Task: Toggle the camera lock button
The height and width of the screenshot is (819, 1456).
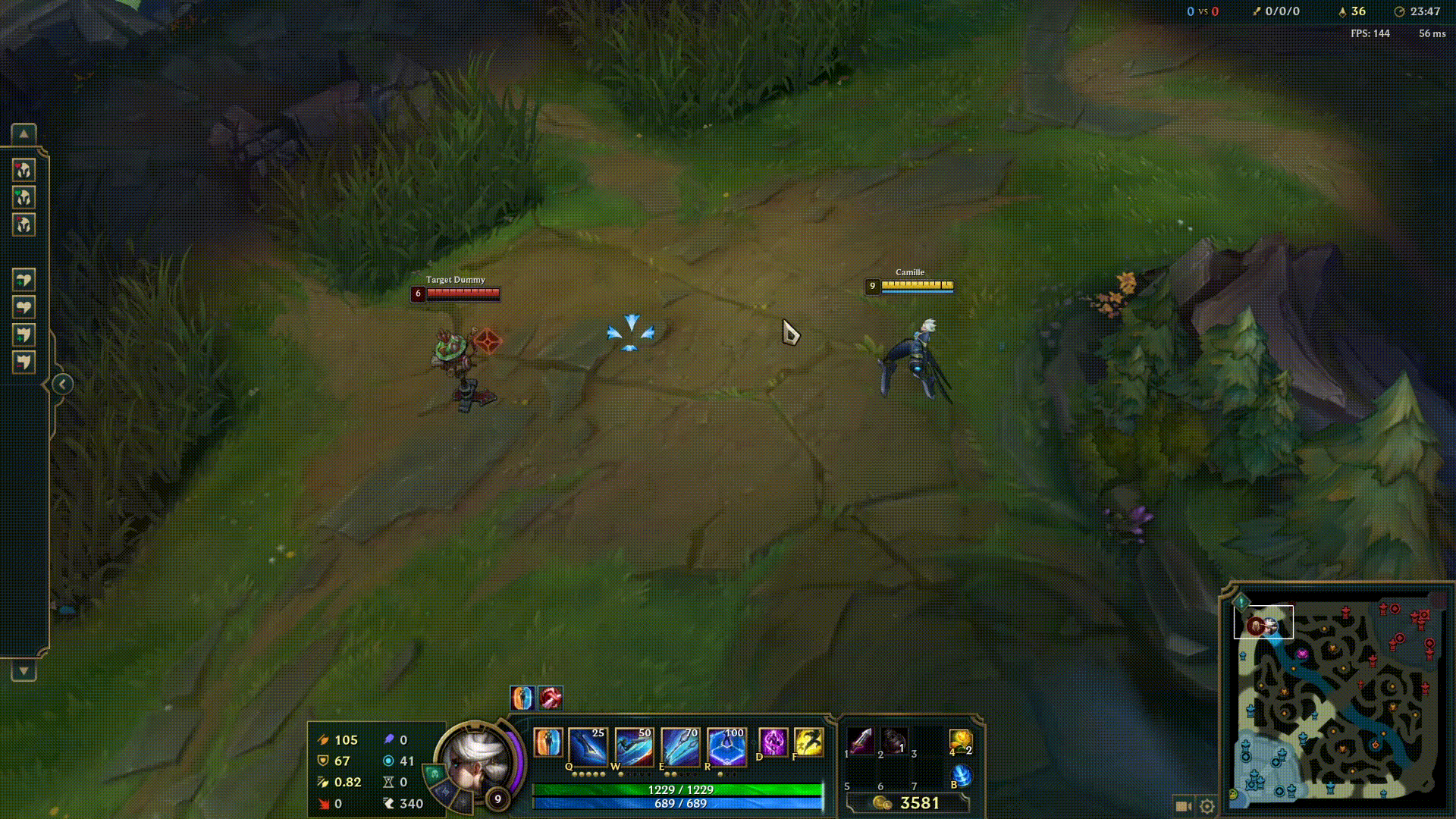Action: click(x=1182, y=806)
